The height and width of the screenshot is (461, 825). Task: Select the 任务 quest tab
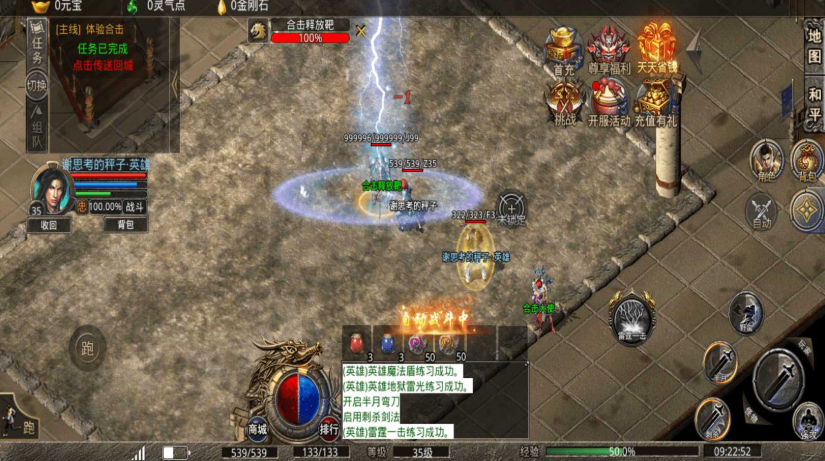[x=37, y=47]
